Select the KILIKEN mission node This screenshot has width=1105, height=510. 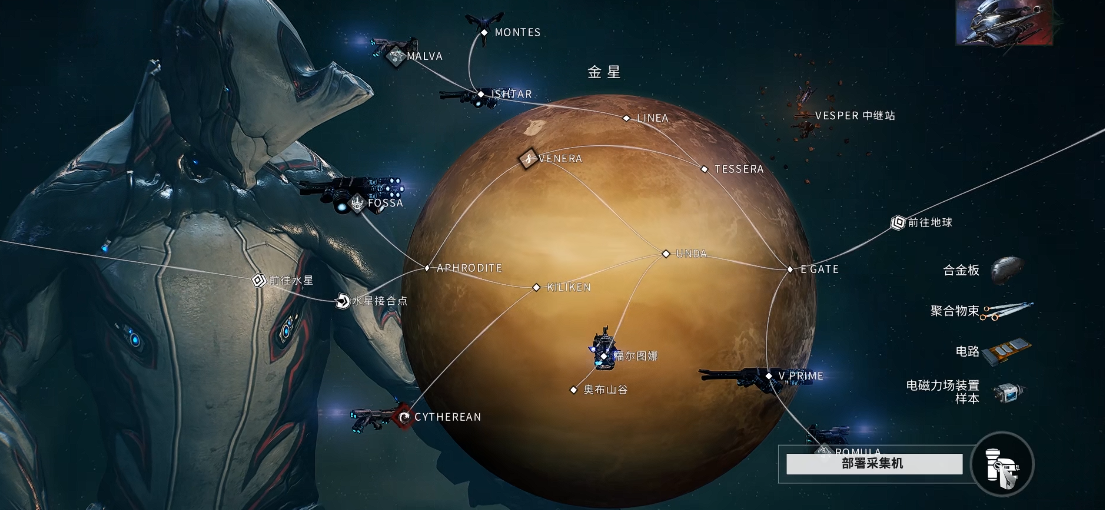(x=537, y=287)
